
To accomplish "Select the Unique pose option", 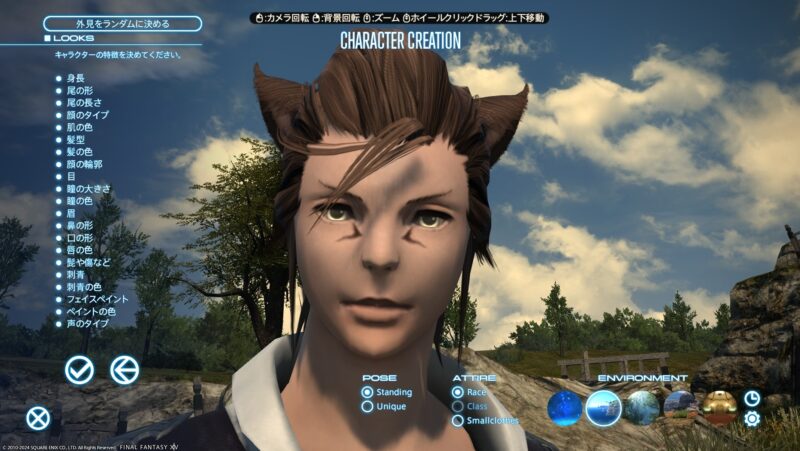I will pos(384,407).
